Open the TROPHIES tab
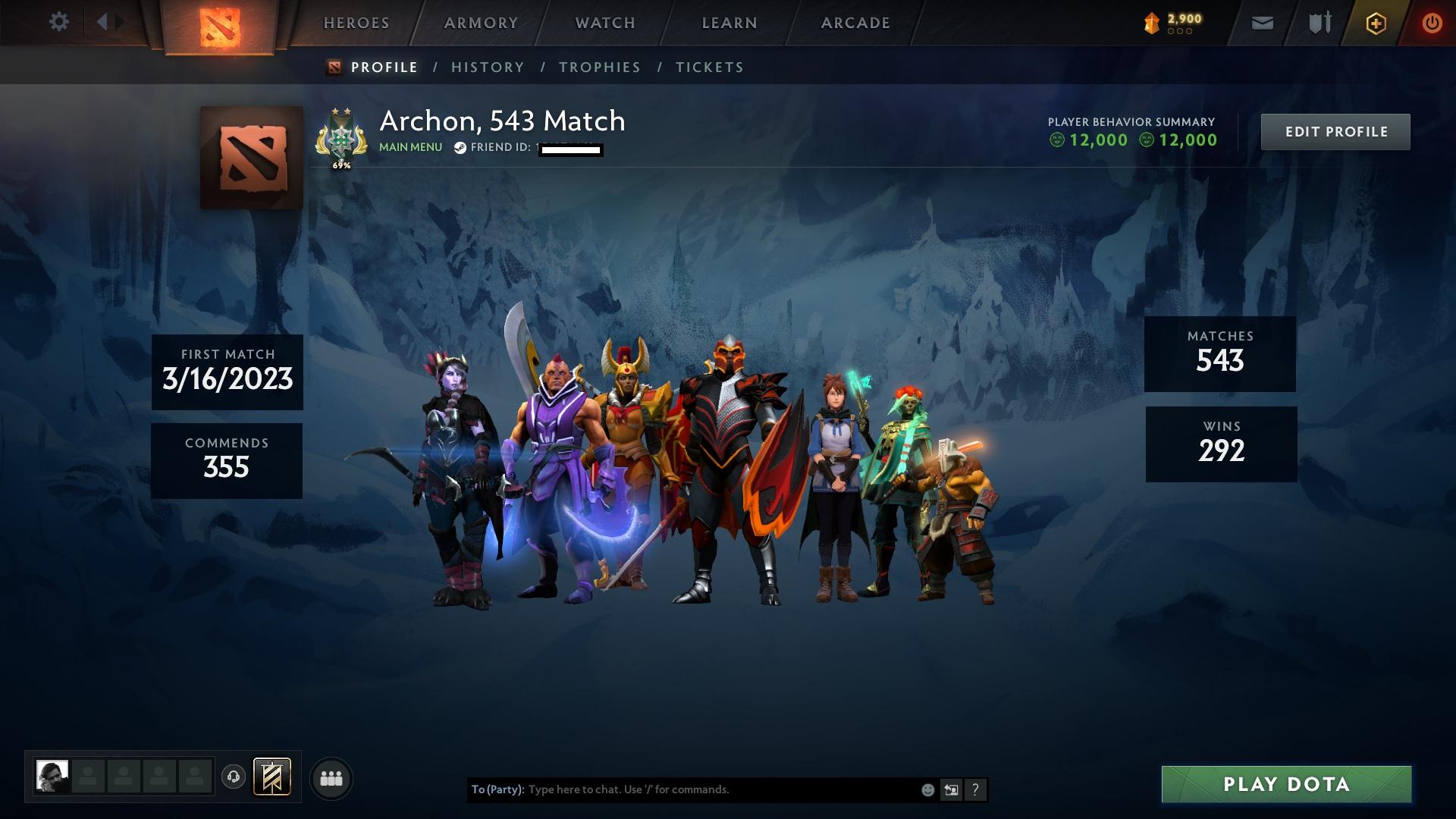The width and height of the screenshot is (1456, 819). pyautogui.click(x=599, y=67)
